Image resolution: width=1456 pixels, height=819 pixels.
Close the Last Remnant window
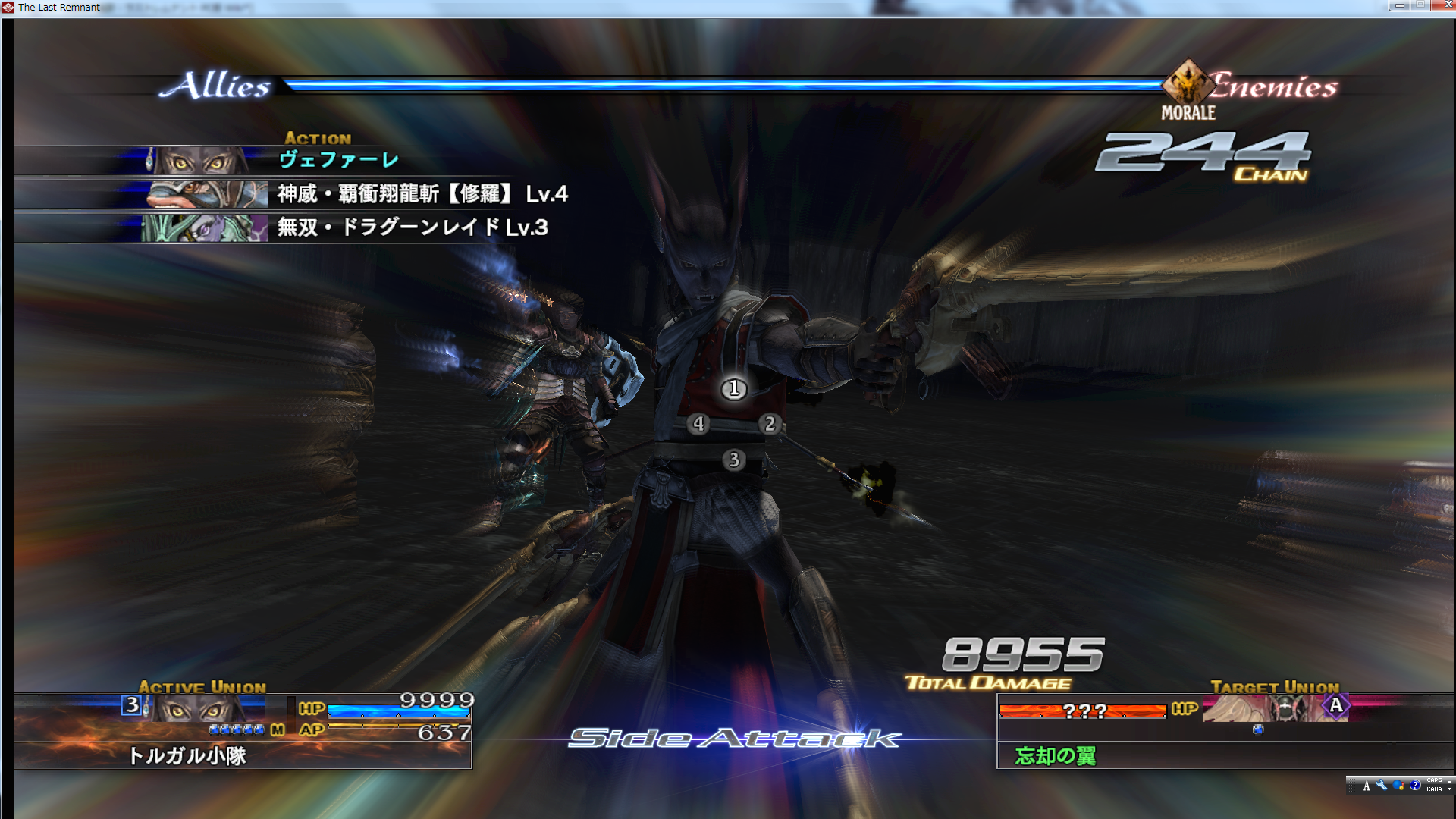coord(1447,5)
